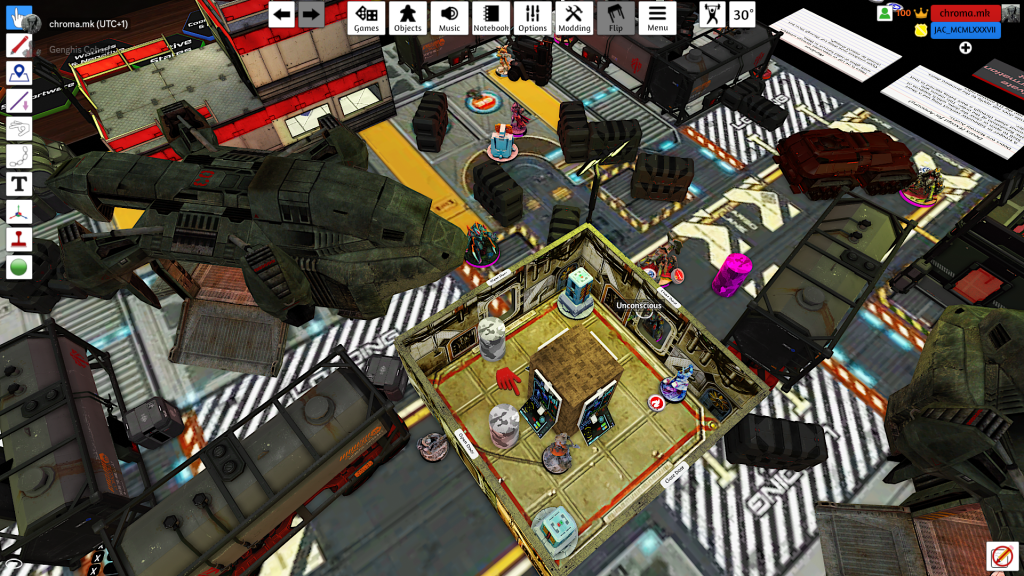This screenshot has height=576, width=1024.
Task: Open the Modding tools
Action: pos(574,17)
